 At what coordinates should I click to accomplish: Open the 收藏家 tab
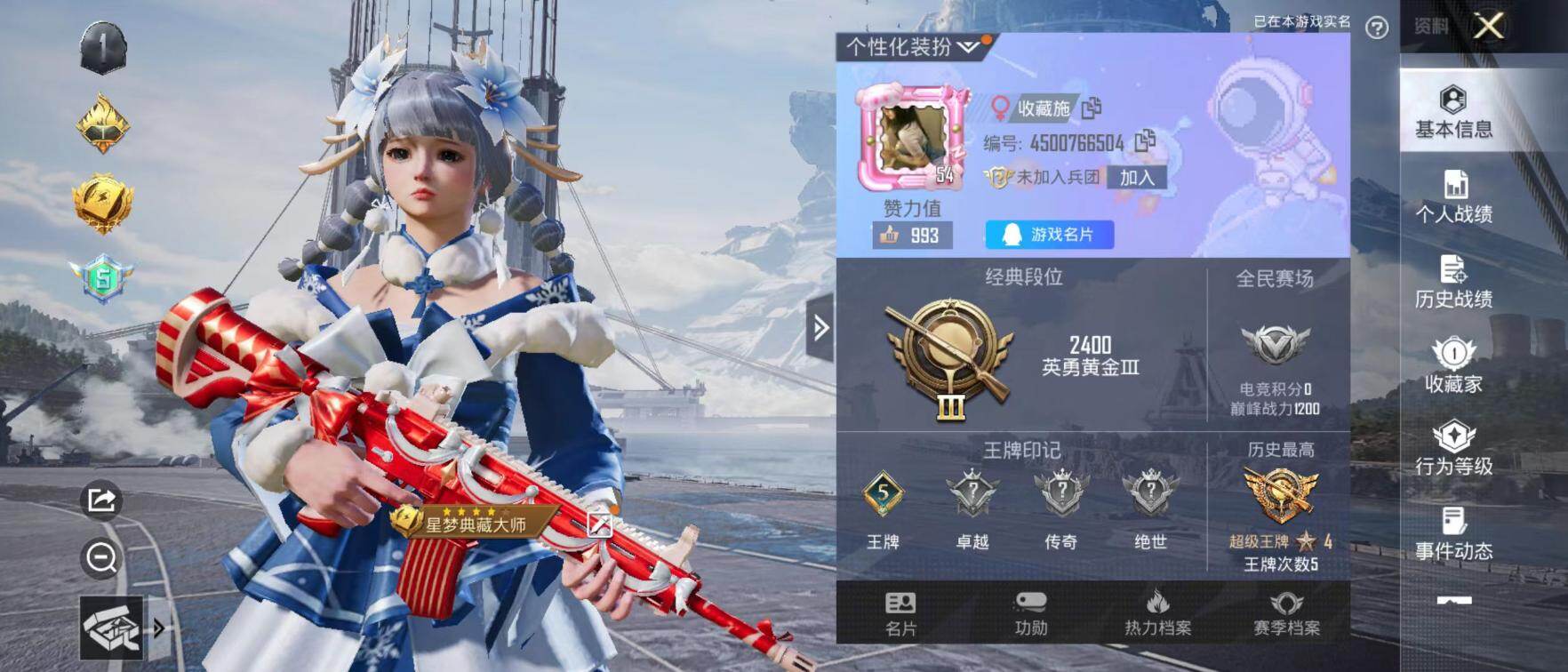click(x=1453, y=366)
